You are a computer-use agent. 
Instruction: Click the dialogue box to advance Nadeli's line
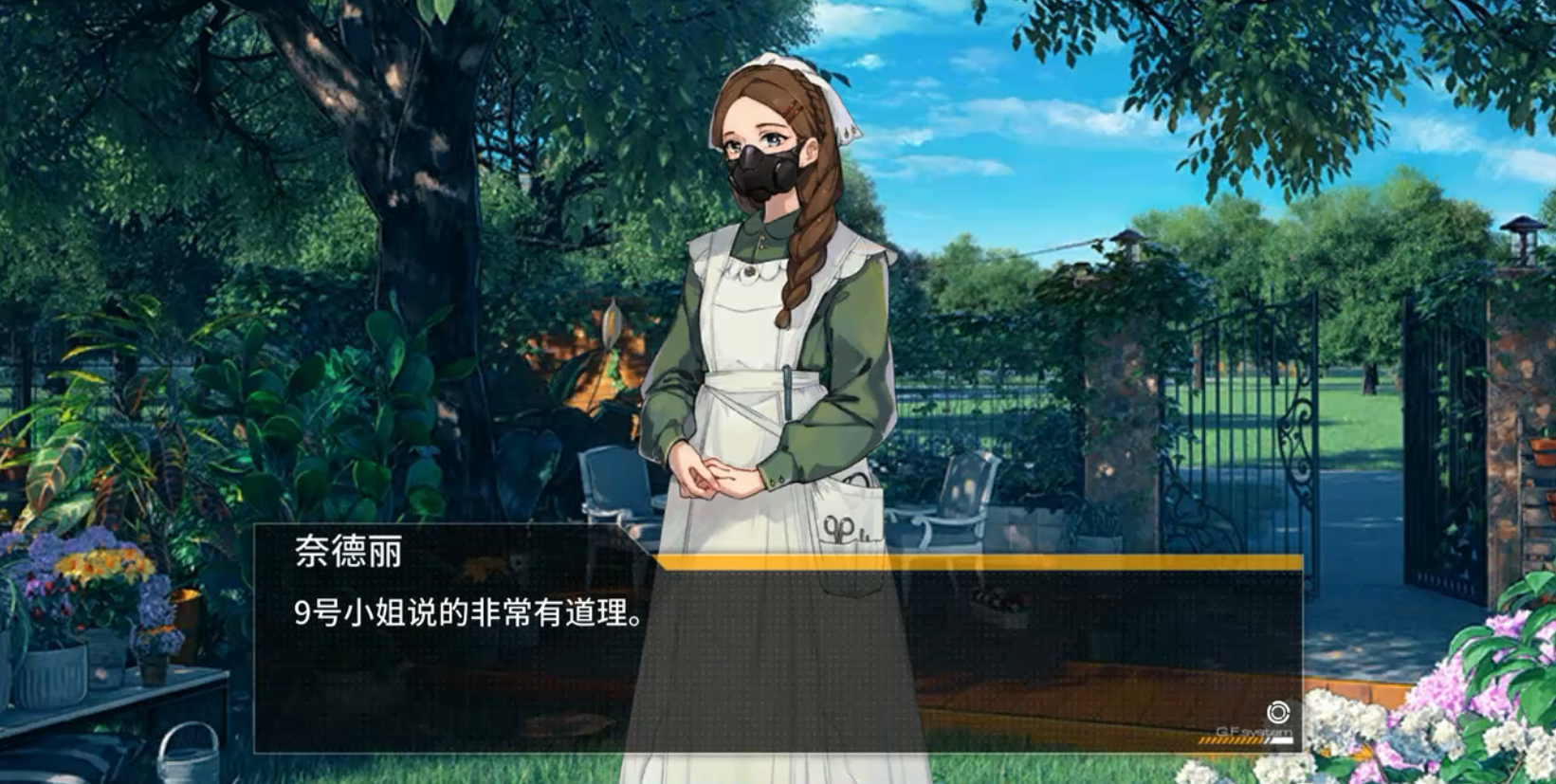(x=778, y=654)
